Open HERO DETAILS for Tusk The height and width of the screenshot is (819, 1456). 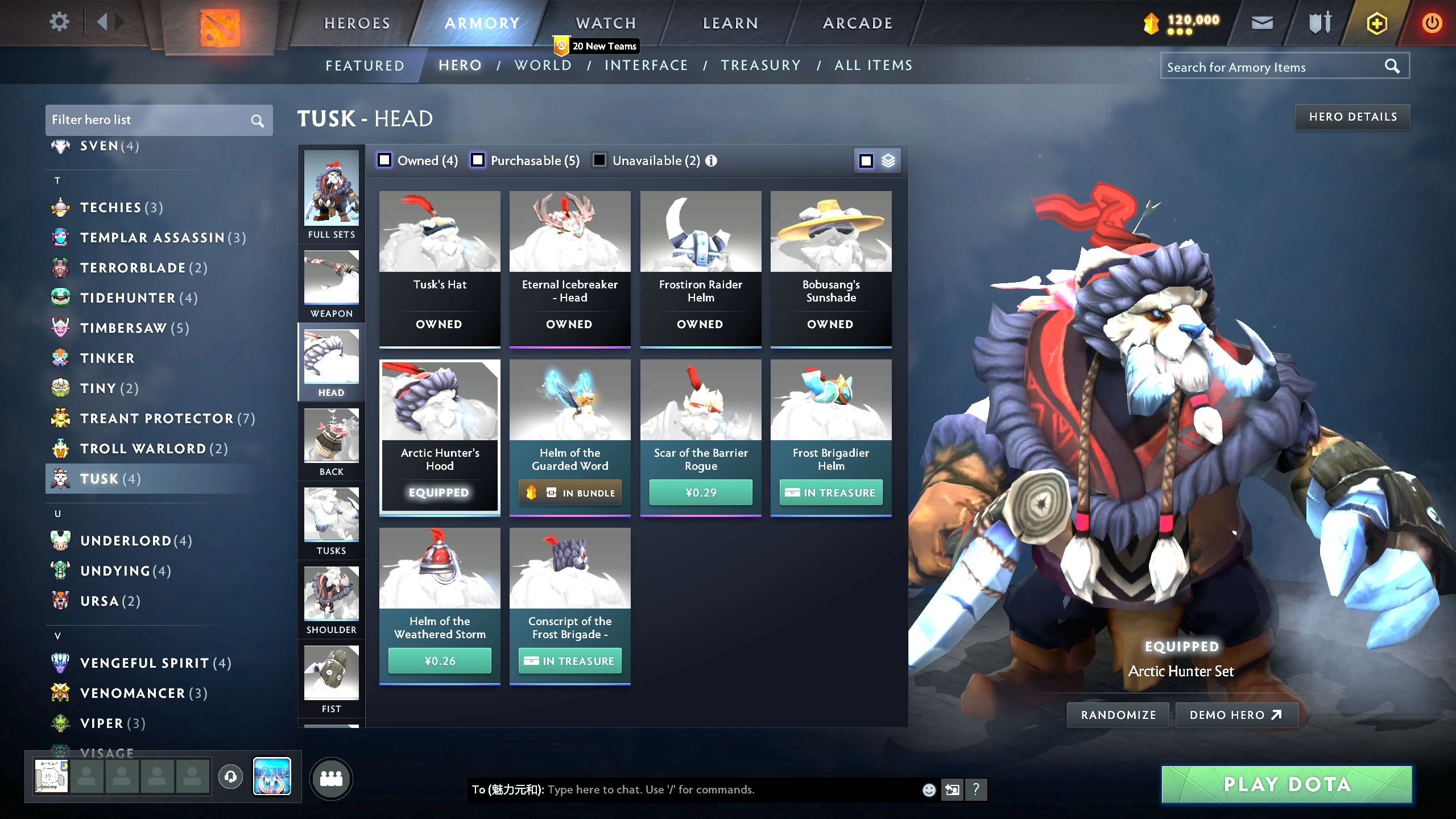point(1352,117)
